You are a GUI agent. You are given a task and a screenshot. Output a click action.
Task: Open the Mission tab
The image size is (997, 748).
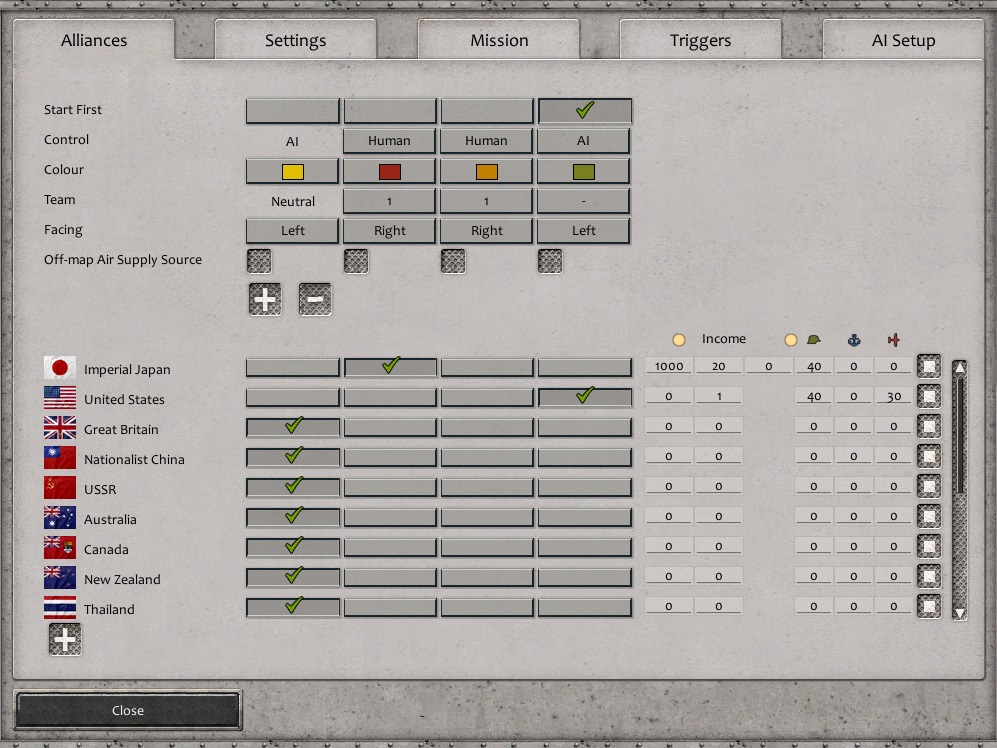(499, 41)
